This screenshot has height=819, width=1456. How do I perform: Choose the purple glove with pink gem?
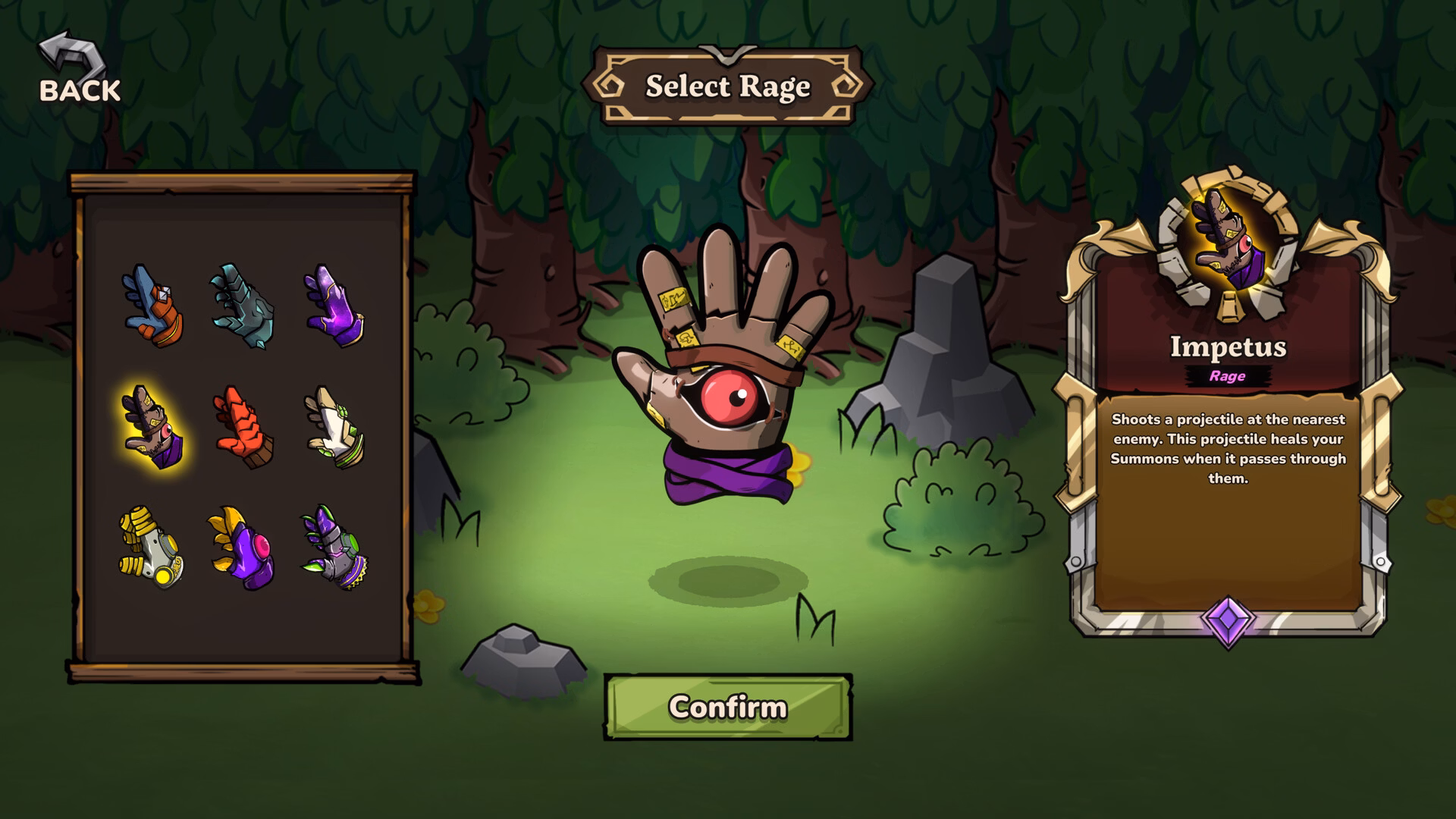point(243,548)
